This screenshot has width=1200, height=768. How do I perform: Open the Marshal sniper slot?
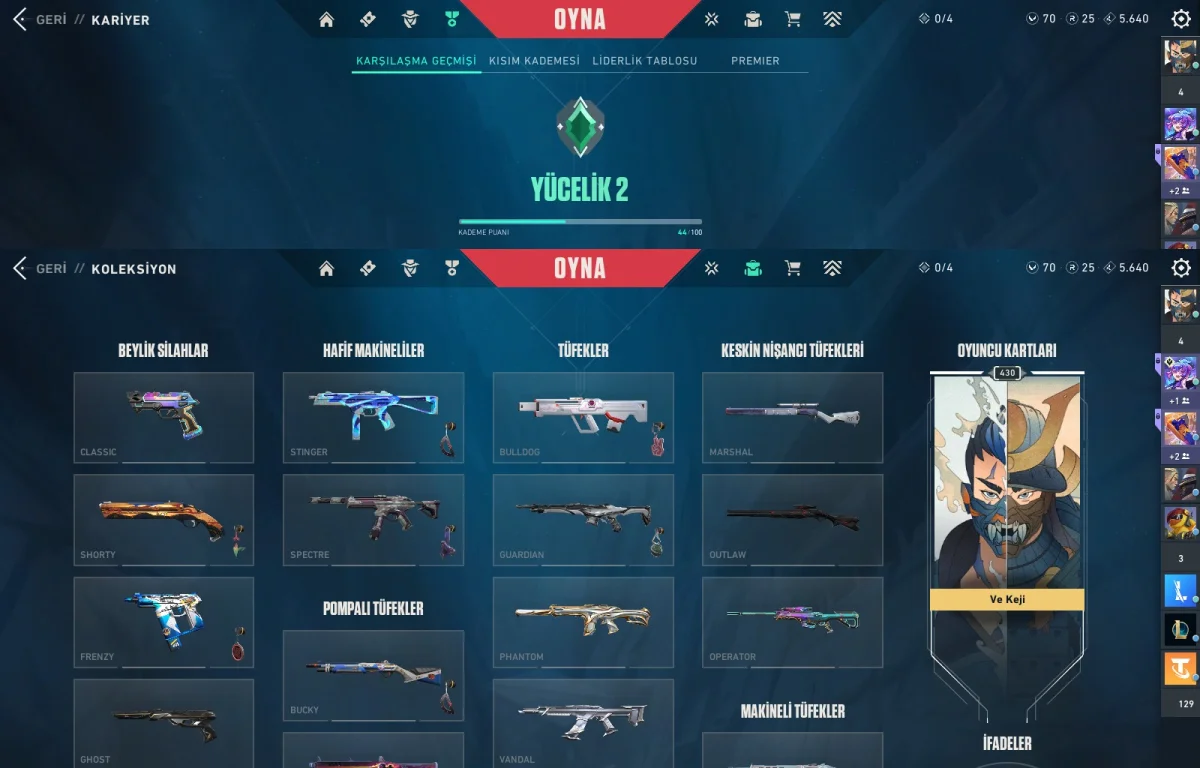click(792, 417)
